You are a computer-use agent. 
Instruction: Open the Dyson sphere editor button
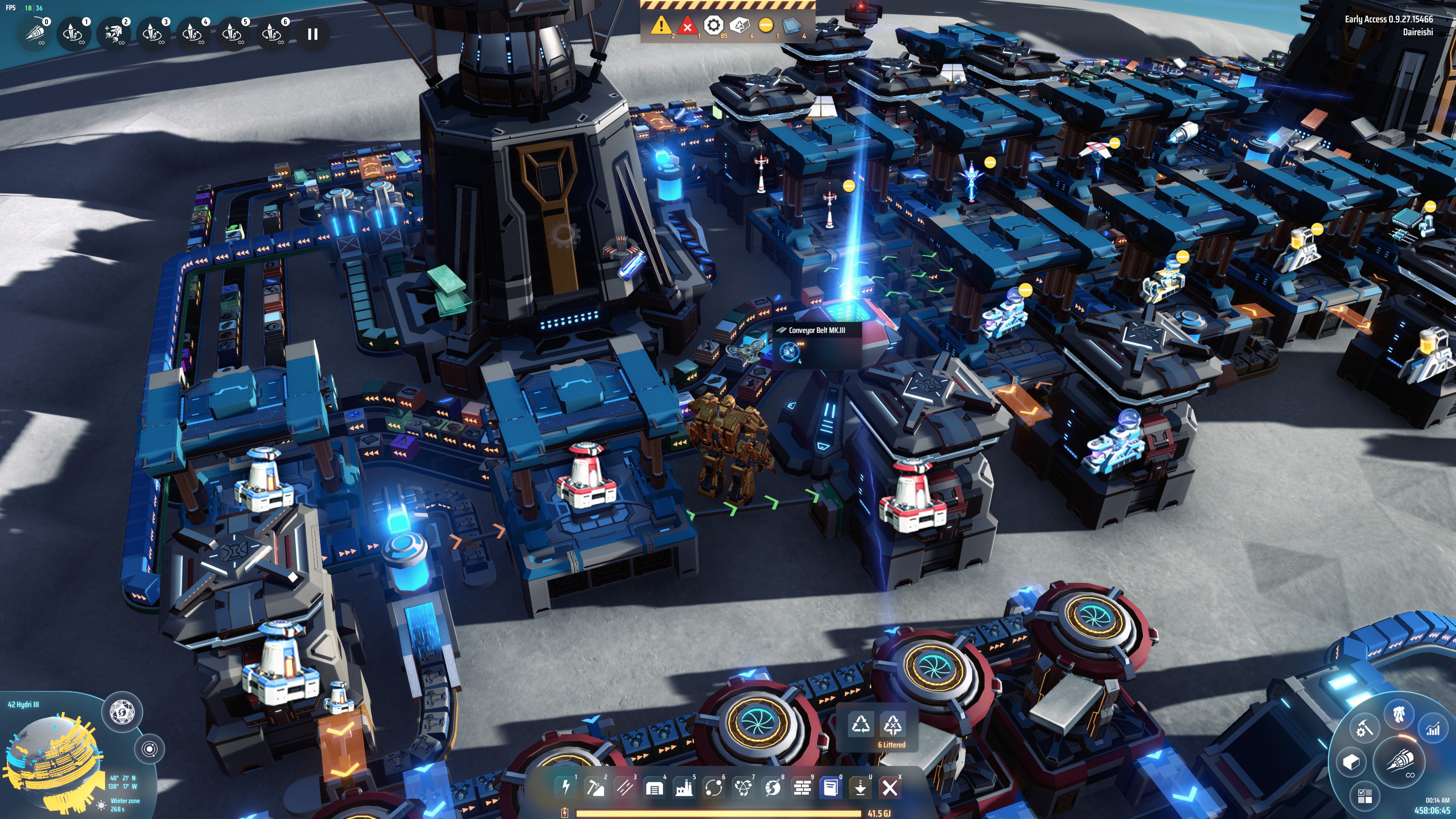[122, 712]
